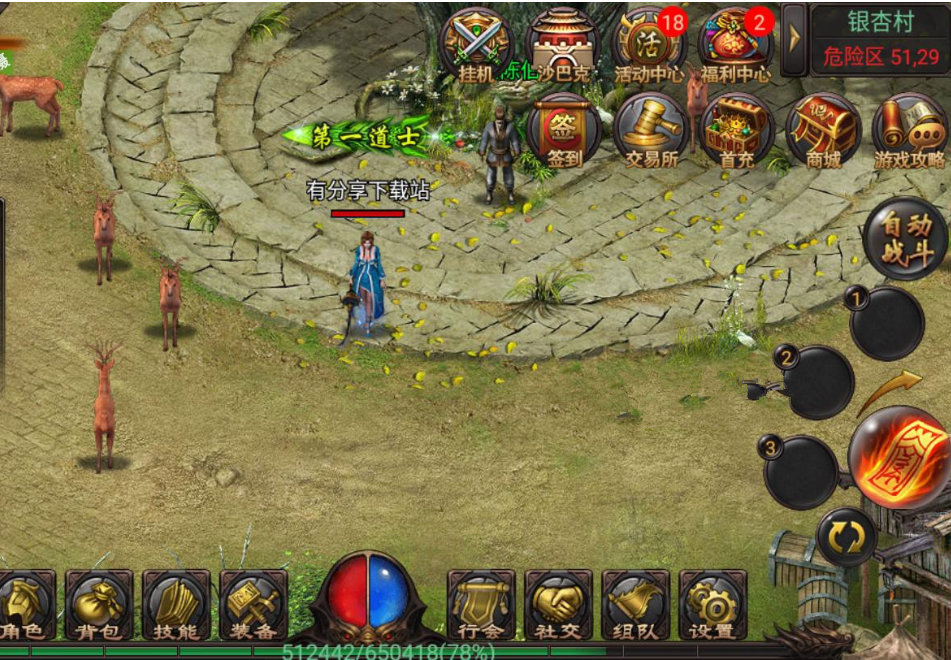The width and height of the screenshot is (951, 660).
Task: Open the 商城 shop icon
Action: [x=823, y=130]
